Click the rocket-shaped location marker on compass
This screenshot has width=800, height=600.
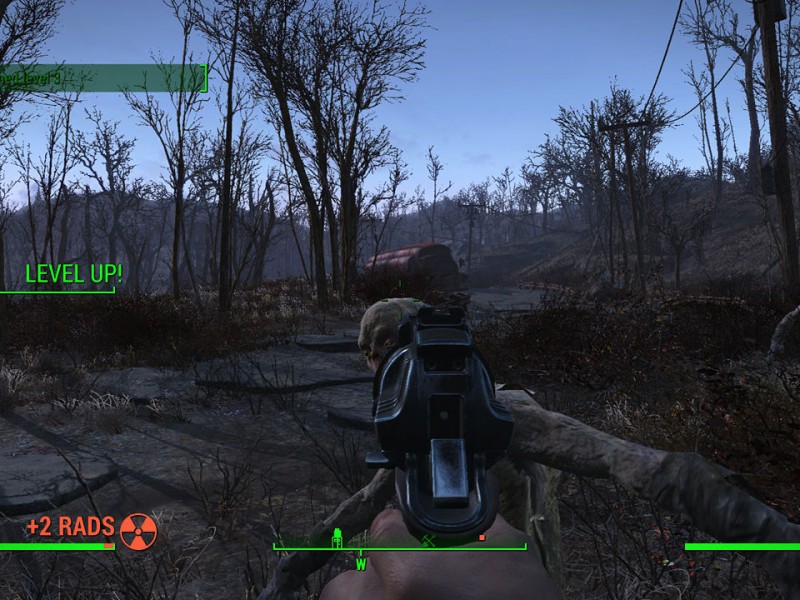[338, 538]
